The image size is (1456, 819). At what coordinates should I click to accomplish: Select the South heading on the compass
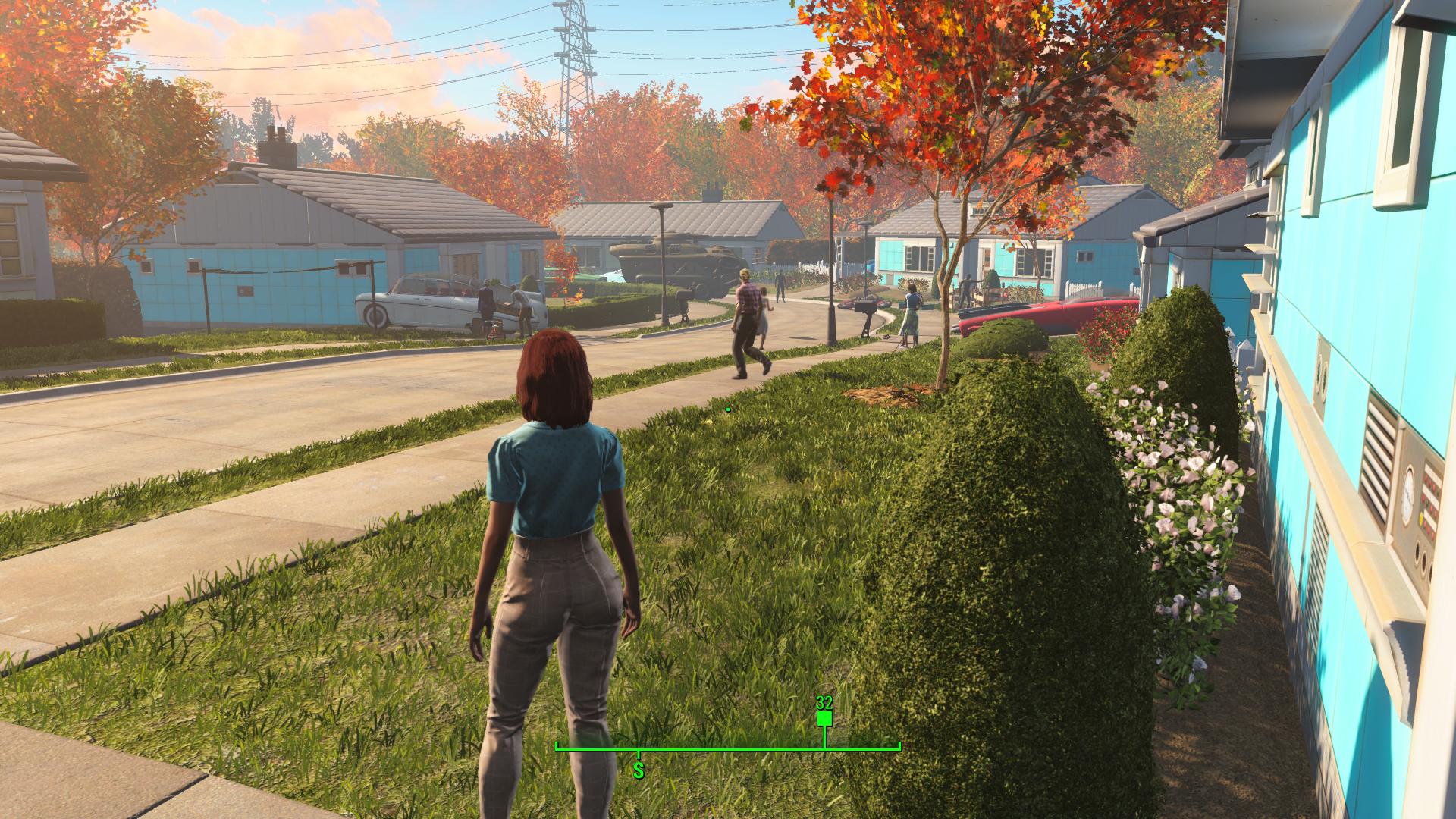pyautogui.click(x=639, y=770)
